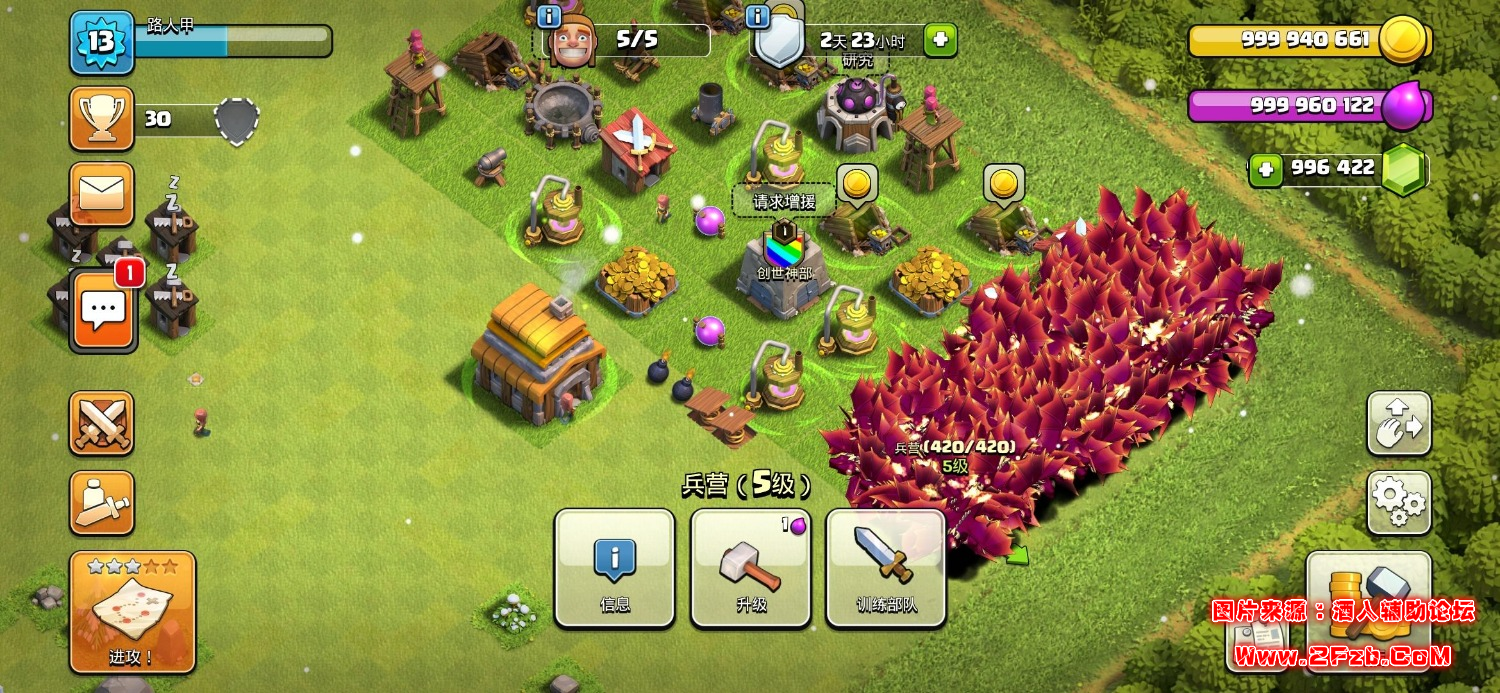Viewport: 1500px width, 693px height.
Task: Show shield info beside the timer
Action: coord(758,16)
